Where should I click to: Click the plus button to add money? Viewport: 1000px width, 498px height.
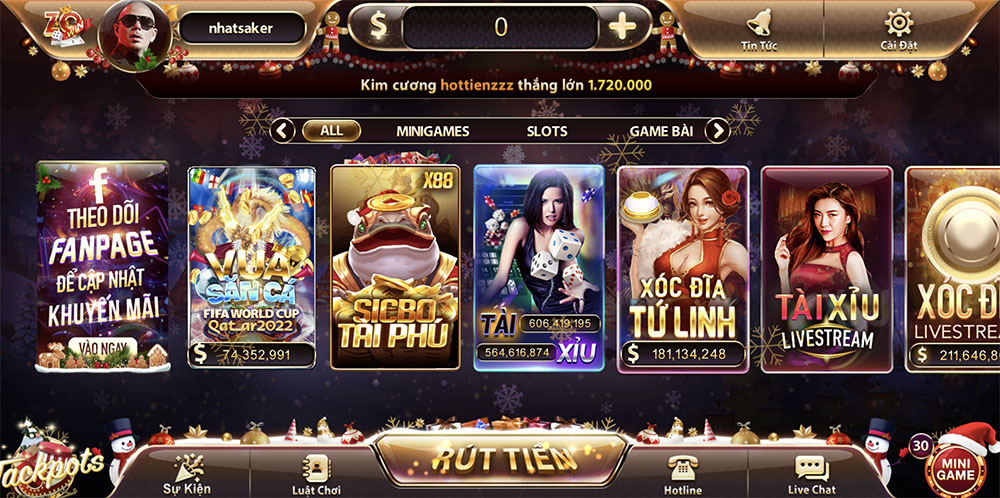pos(622,27)
